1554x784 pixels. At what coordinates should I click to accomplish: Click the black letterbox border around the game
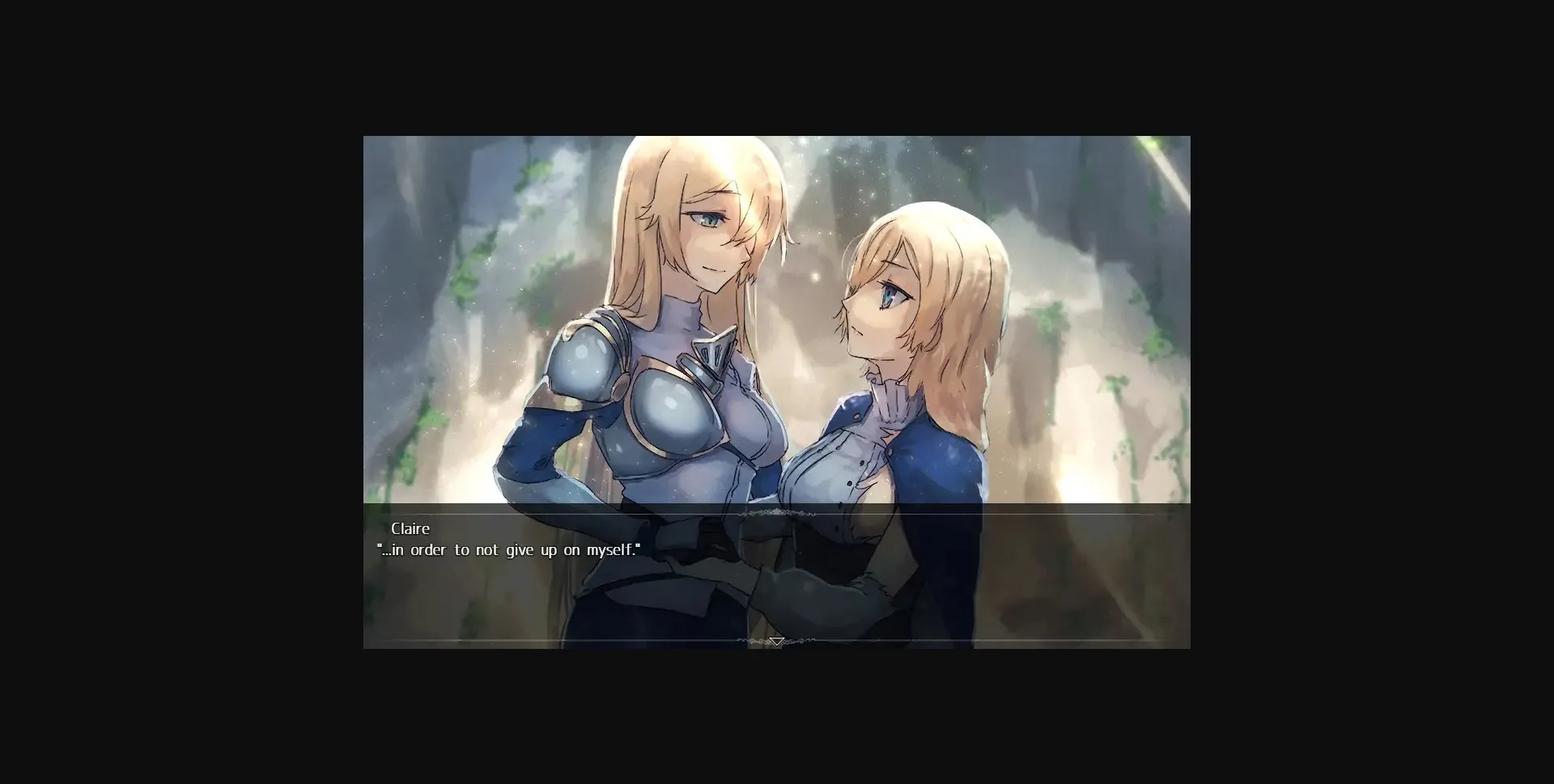pos(162,388)
